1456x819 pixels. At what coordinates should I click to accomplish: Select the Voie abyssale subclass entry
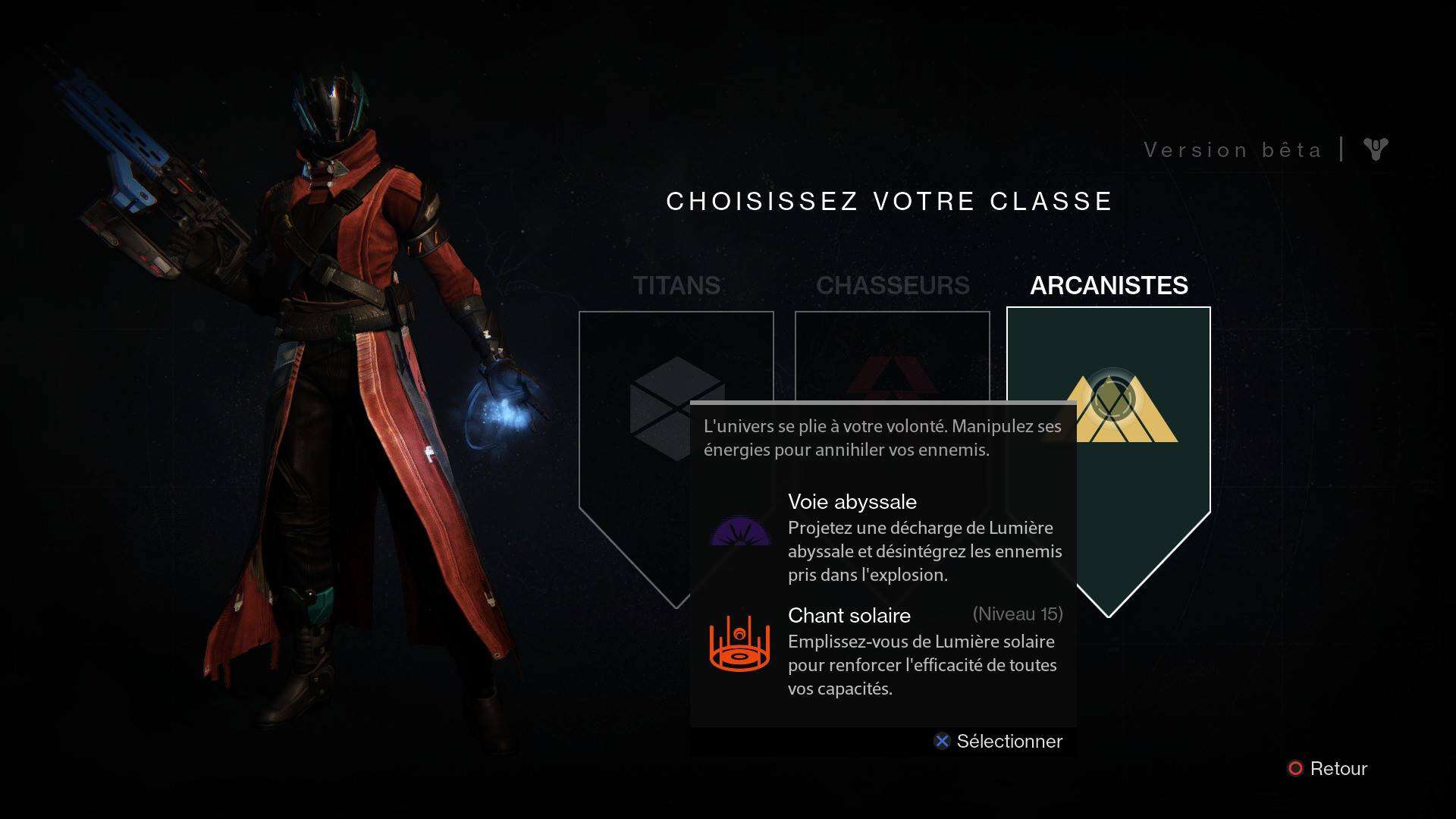pos(884,537)
